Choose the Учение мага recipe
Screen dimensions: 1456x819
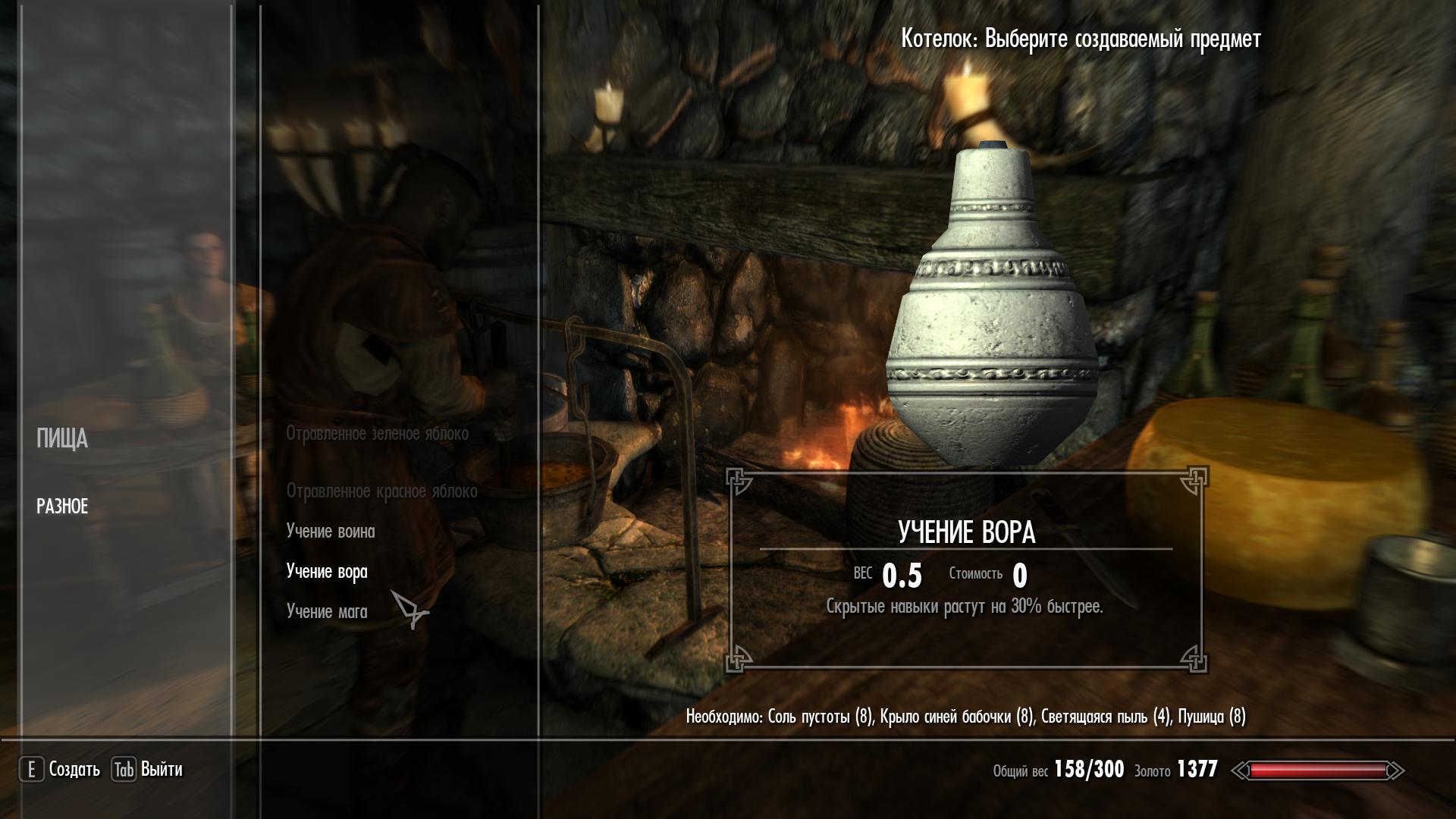coord(327,612)
